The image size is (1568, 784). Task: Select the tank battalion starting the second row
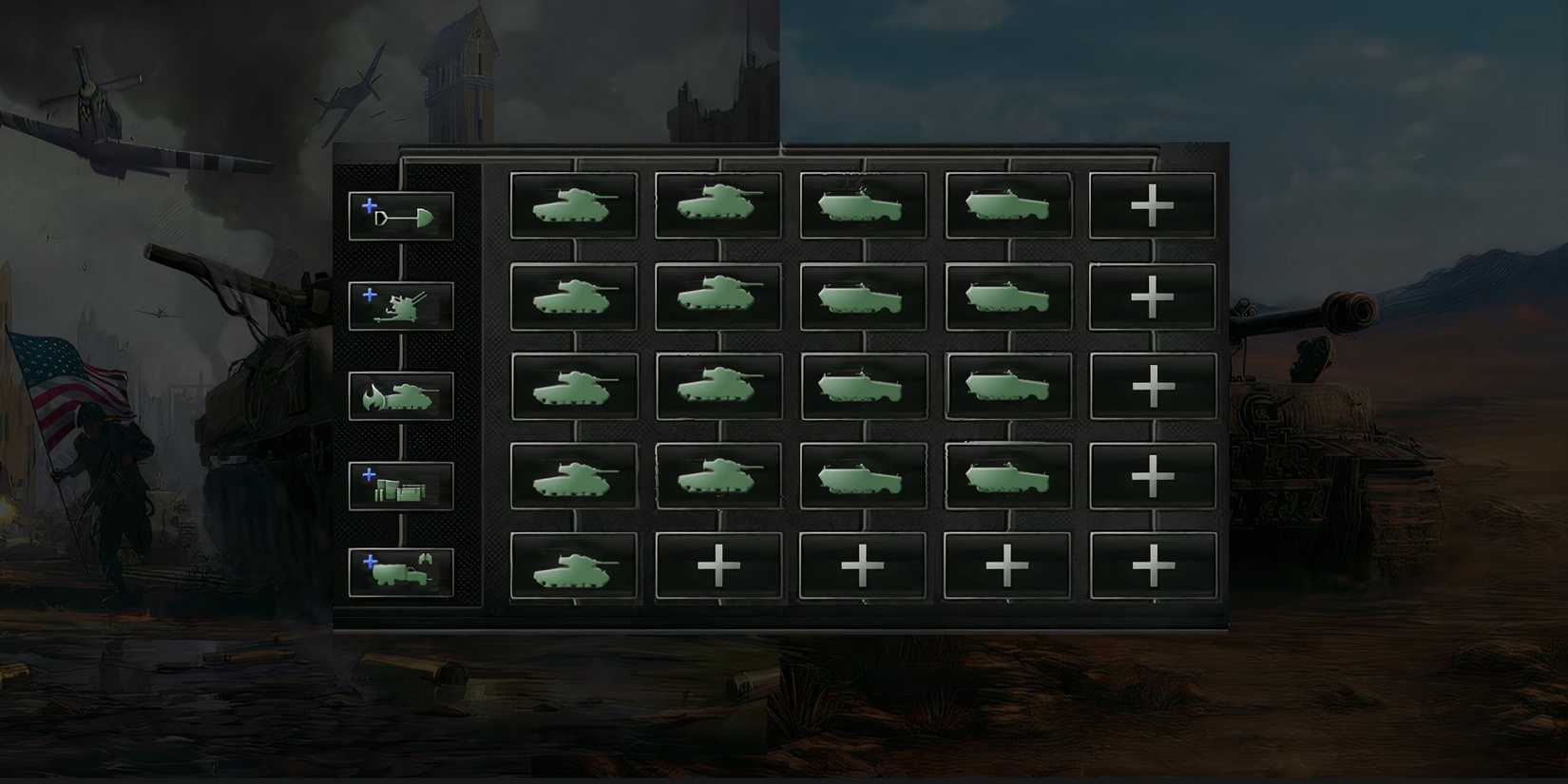574,296
